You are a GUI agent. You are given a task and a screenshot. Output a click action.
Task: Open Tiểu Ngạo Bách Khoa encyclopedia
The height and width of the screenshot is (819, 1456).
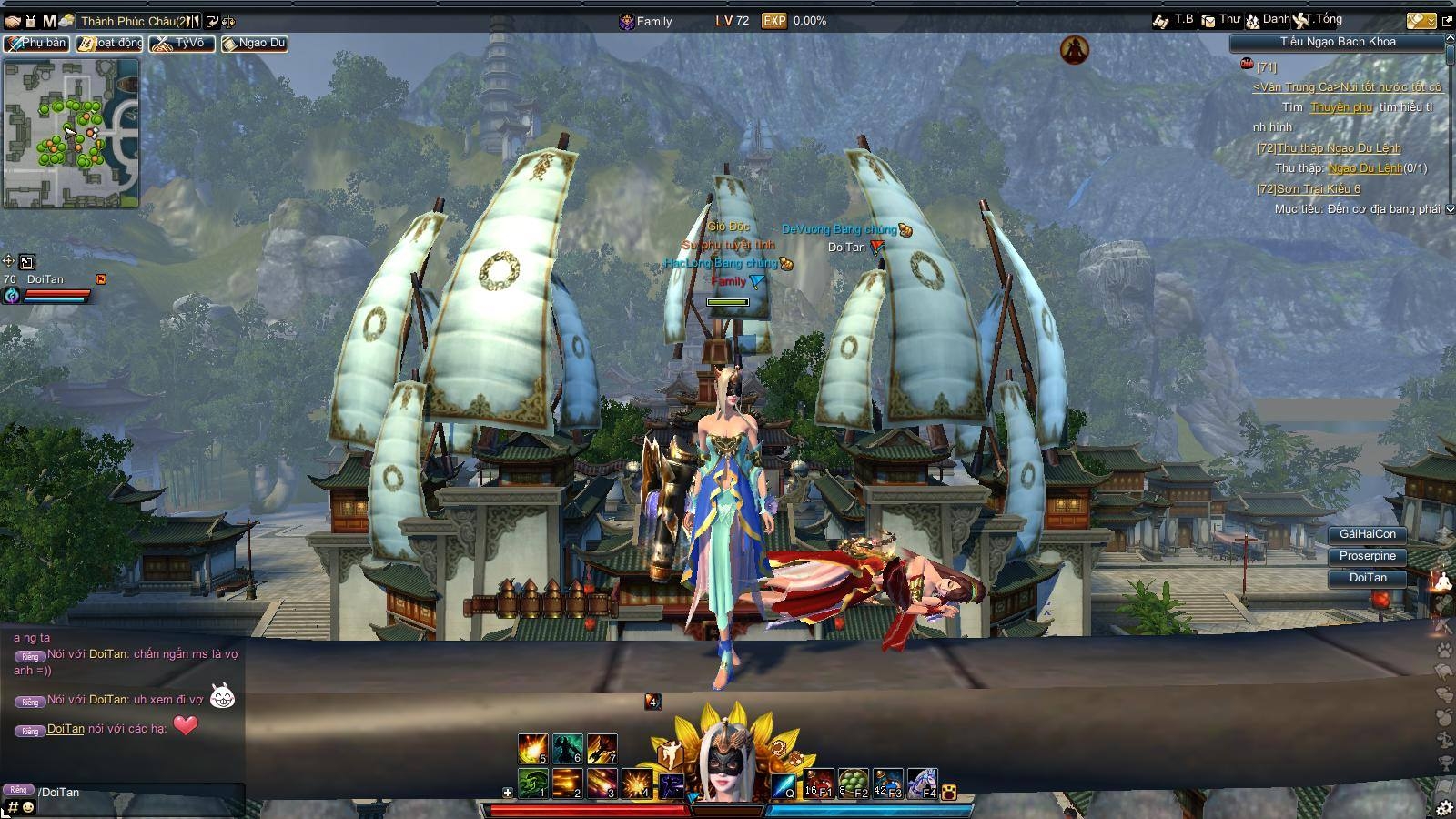[1337, 42]
